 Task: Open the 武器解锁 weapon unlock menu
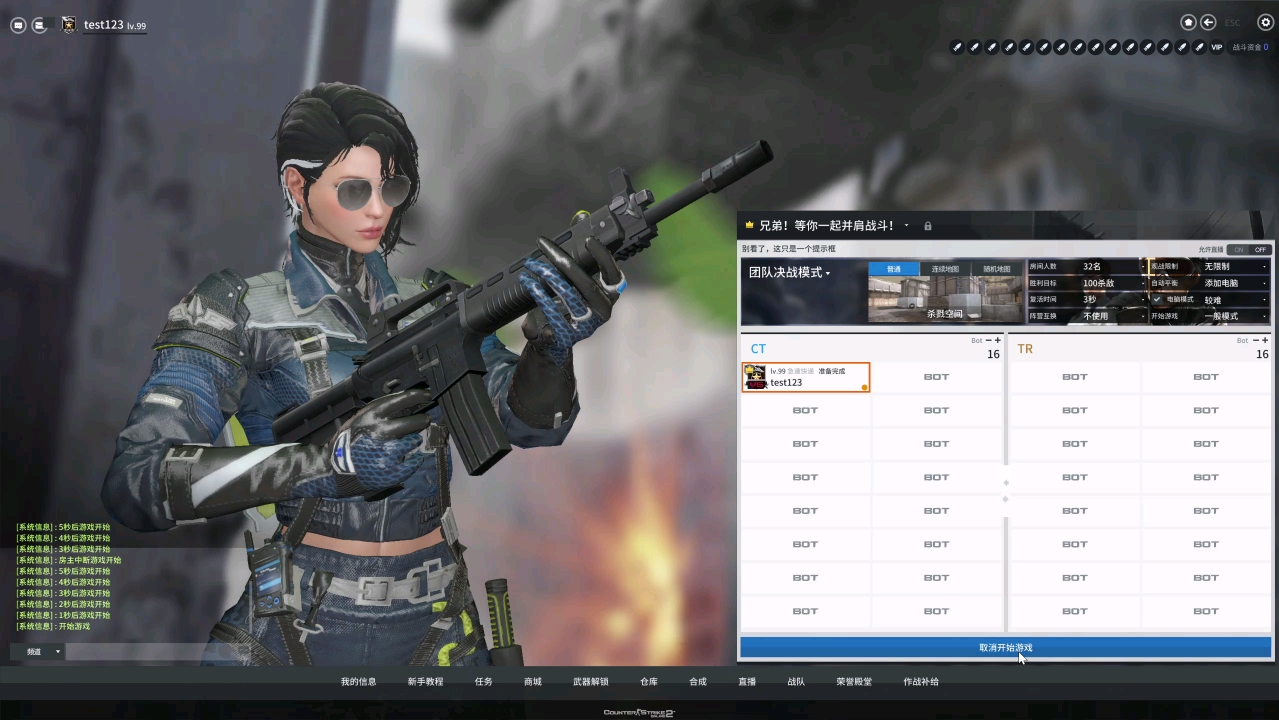(590, 682)
